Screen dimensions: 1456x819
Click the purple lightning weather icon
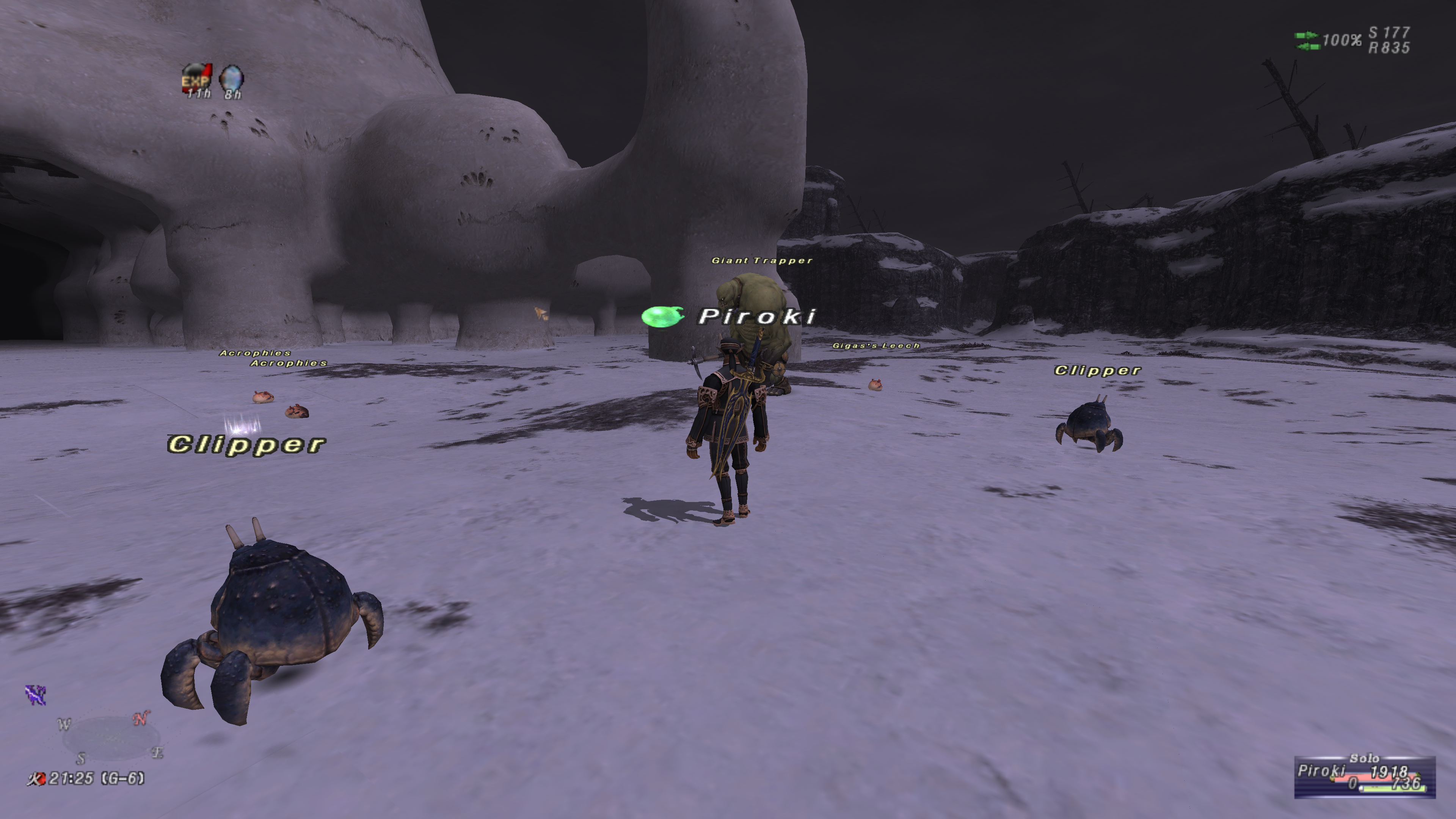coord(36,695)
